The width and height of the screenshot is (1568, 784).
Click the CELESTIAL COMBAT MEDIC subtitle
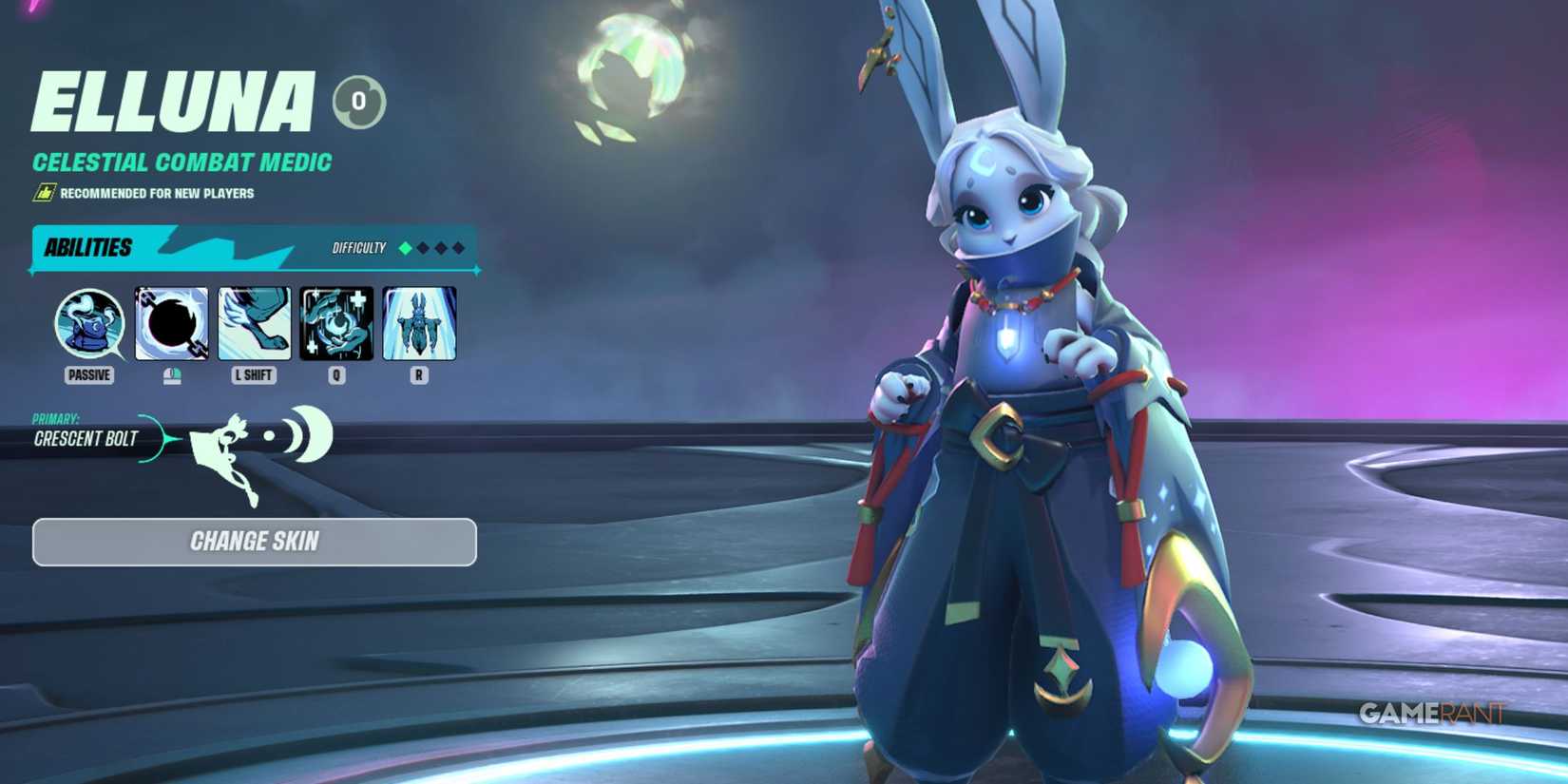pyautogui.click(x=181, y=162)
